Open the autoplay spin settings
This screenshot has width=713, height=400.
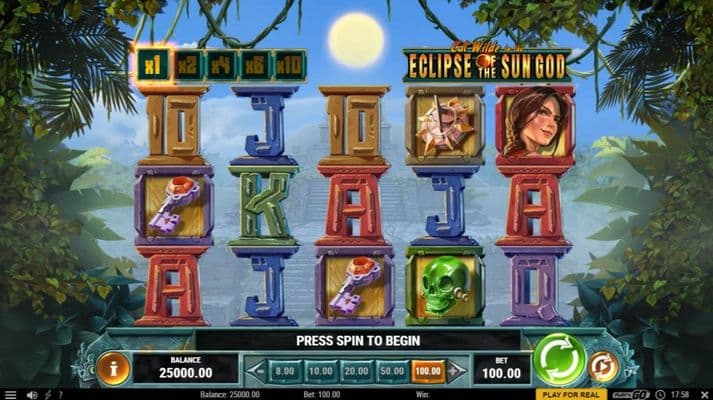pyautogui.click(x=603, y=367)
